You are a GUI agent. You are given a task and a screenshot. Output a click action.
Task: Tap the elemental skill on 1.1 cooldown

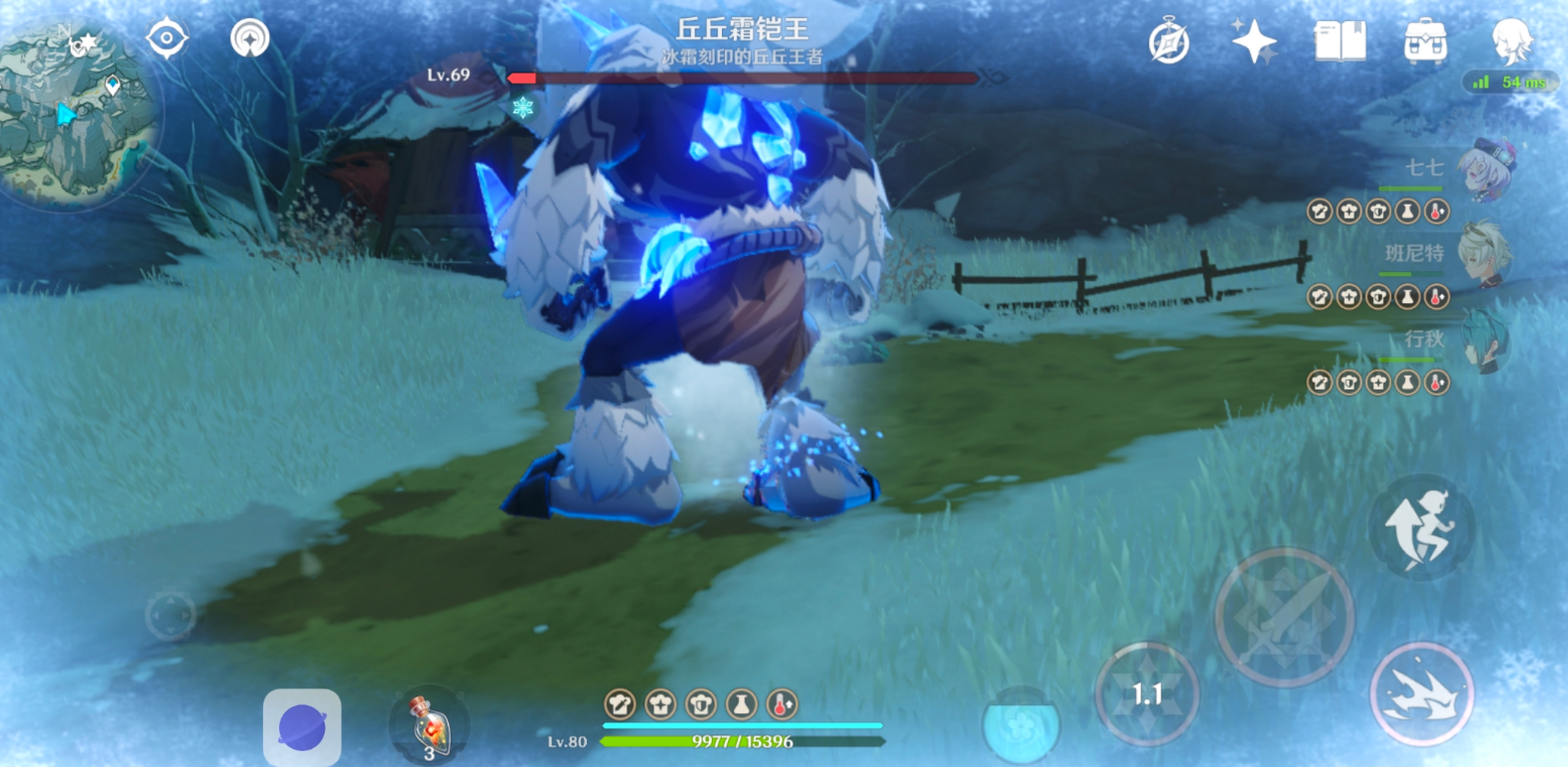click(x=1147, y=693)
